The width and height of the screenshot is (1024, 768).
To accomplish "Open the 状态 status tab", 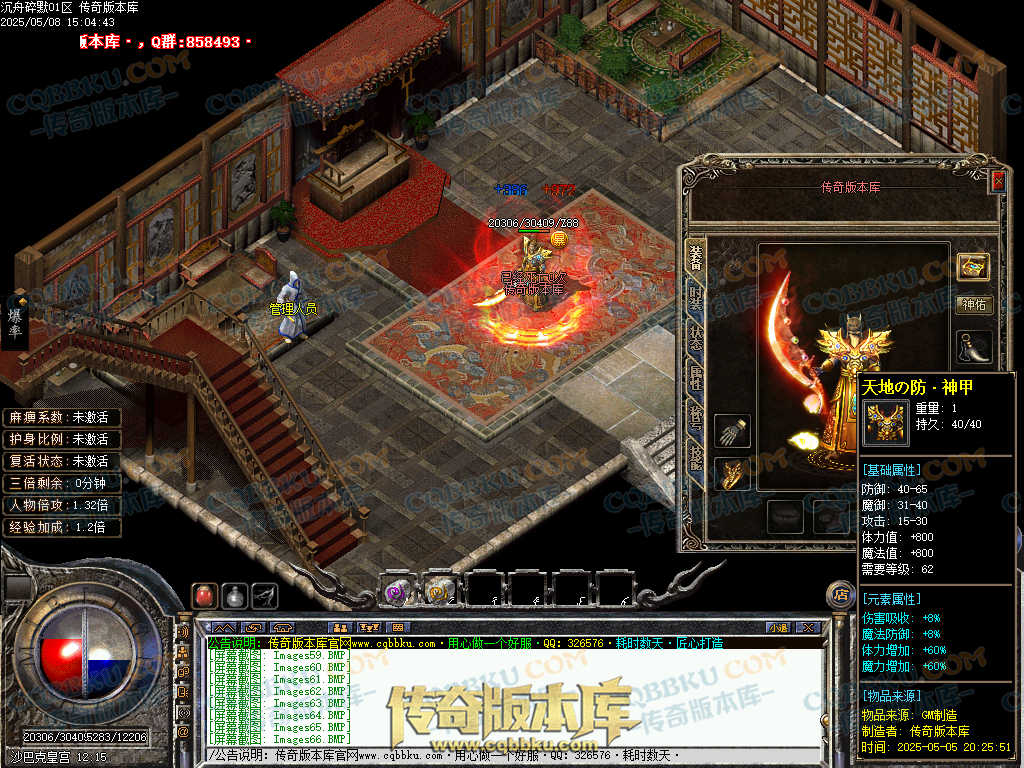I will [696, 338].
